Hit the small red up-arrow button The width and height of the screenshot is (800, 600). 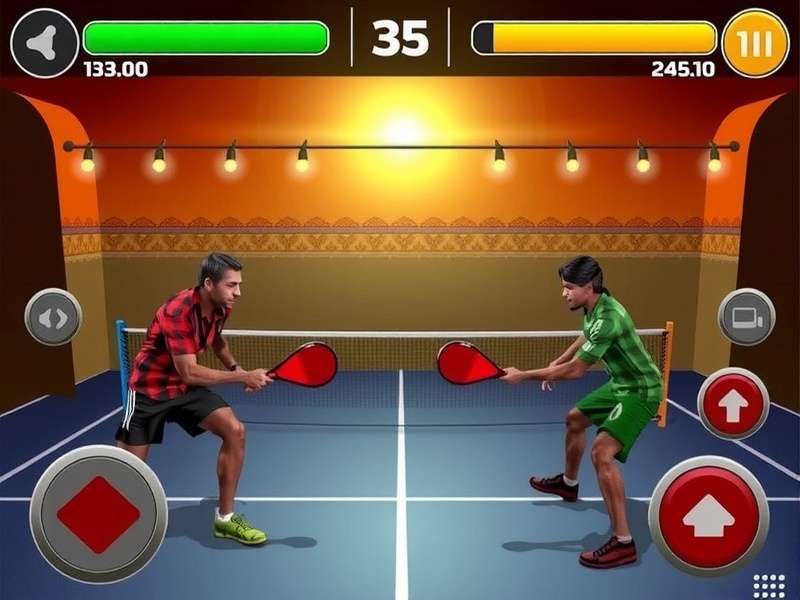732,403
